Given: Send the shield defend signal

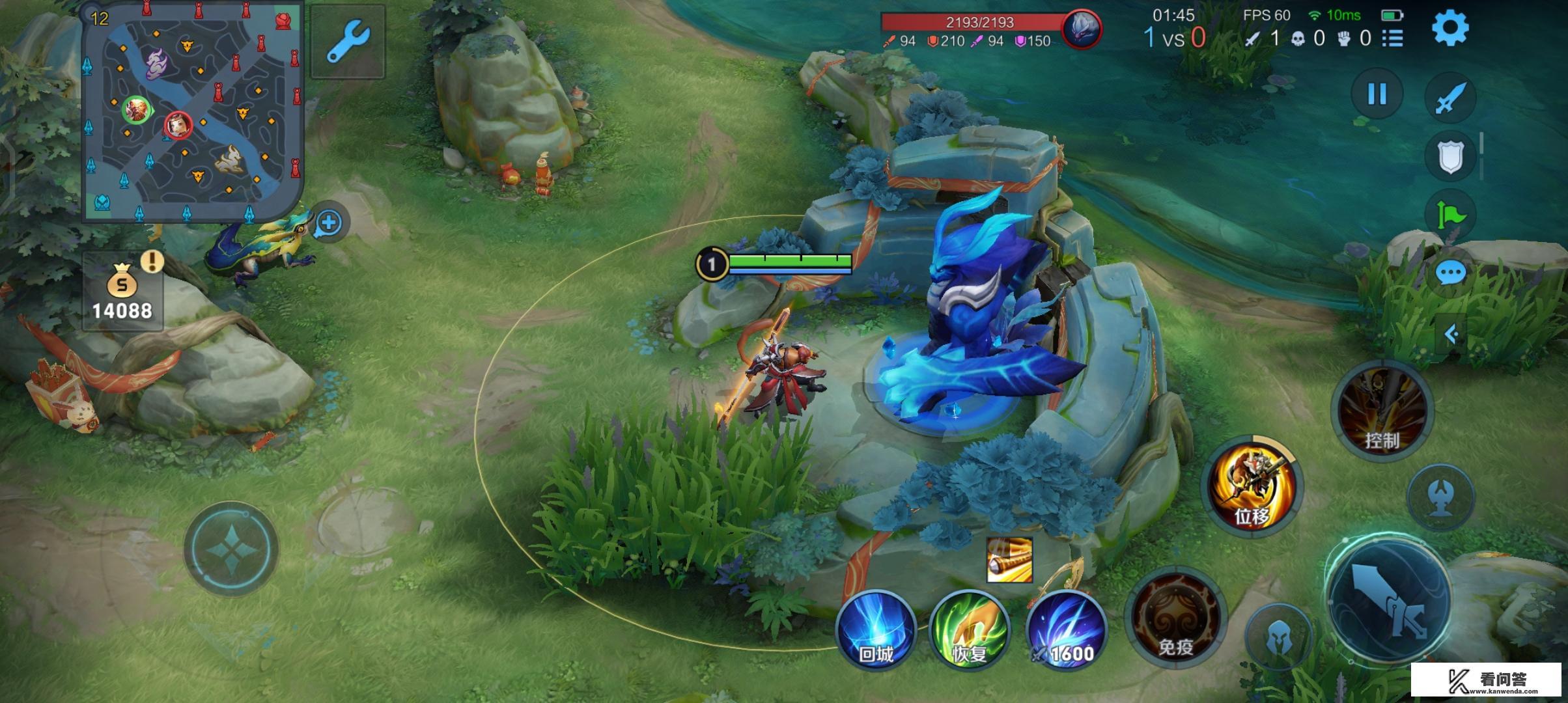Looking at the screenshot, I should [x=1450, y=156].
